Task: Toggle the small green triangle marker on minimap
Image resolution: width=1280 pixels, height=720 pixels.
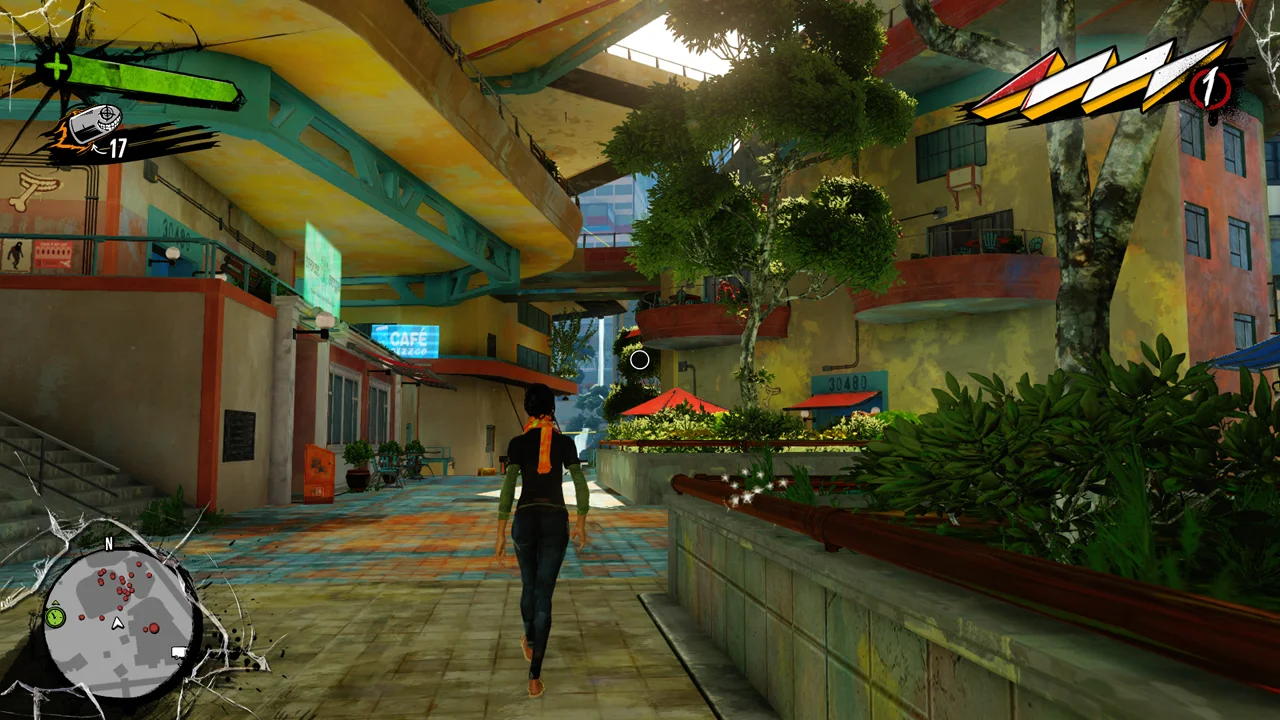Action: [x=55, y=603]
